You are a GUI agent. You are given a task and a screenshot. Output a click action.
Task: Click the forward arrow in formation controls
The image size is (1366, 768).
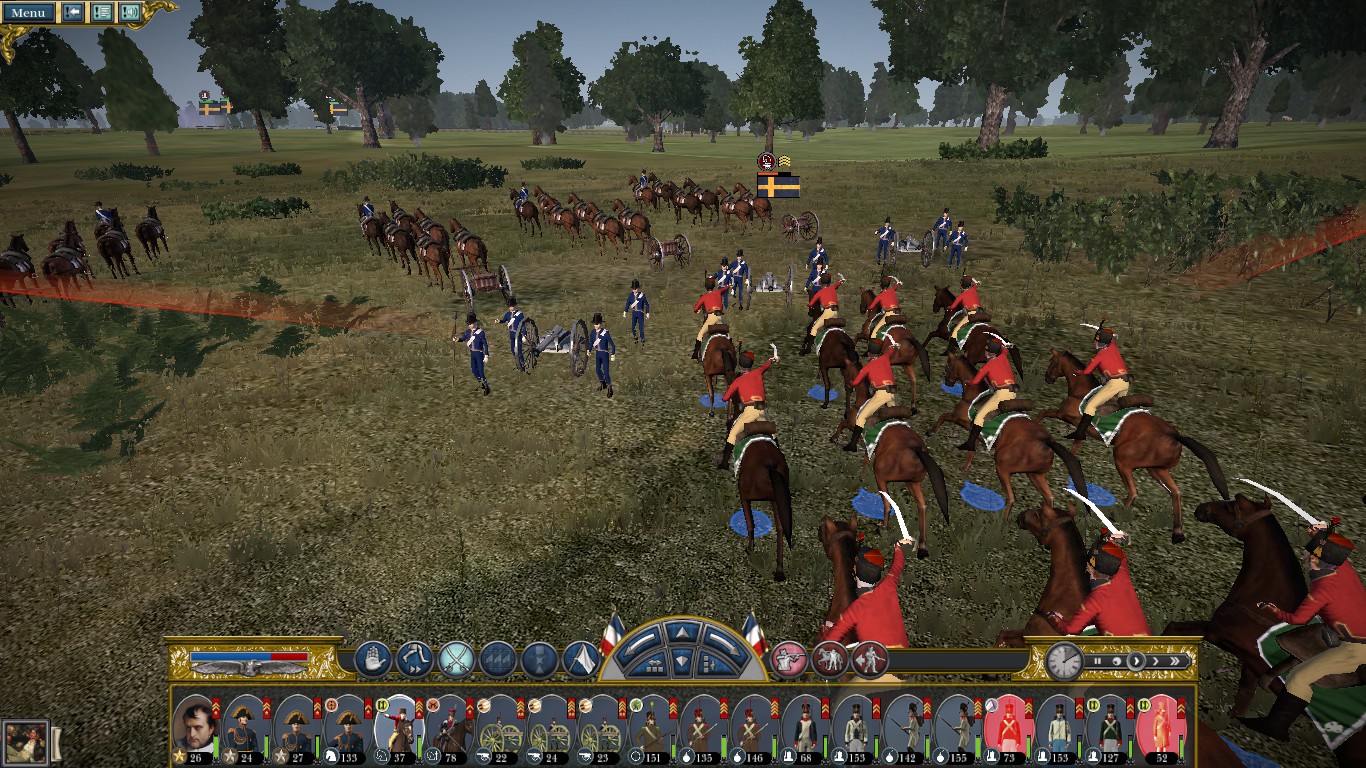(x=680, y=633)
